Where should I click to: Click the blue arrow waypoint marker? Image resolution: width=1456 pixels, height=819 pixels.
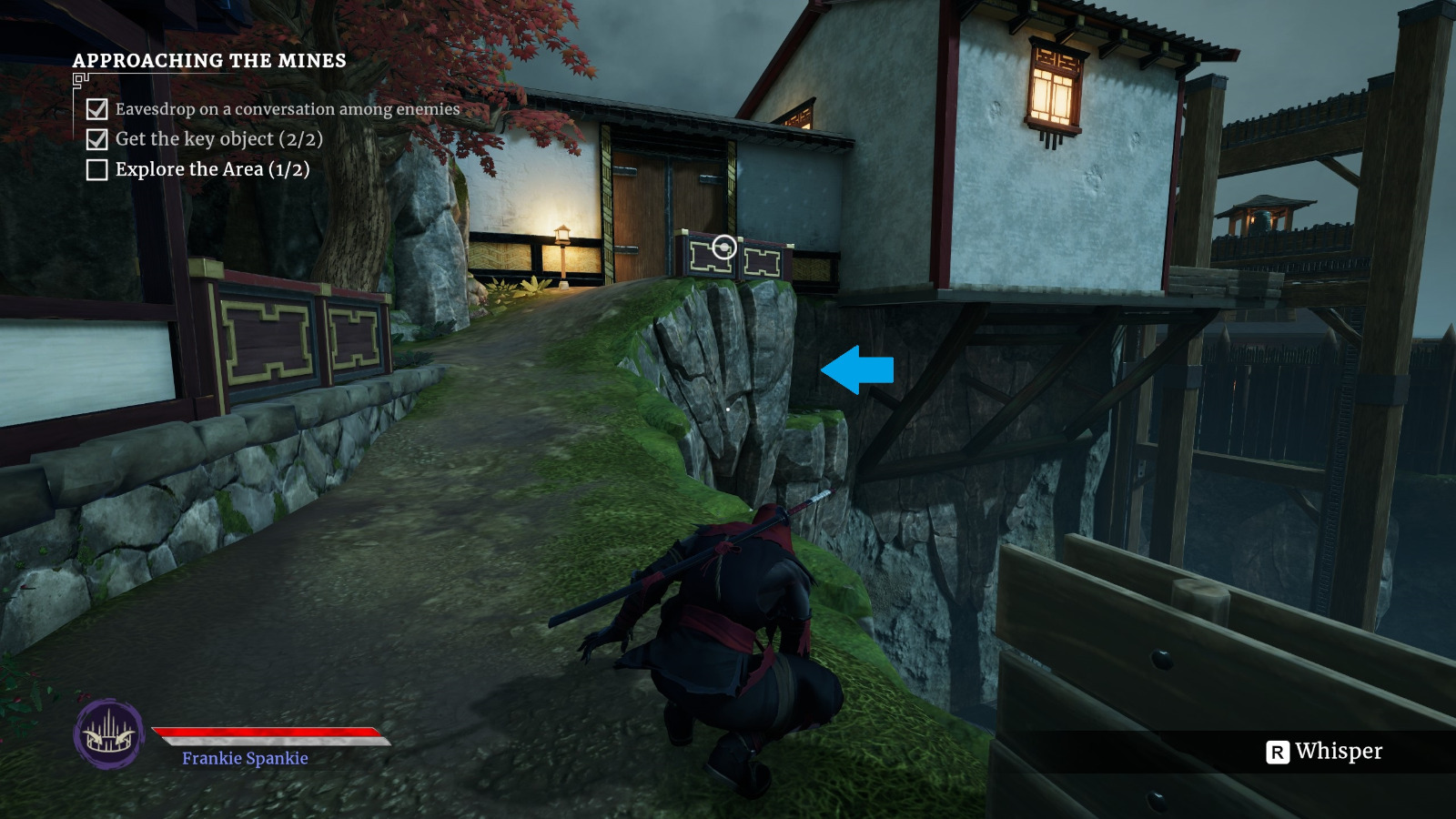[x=855, y=370]
